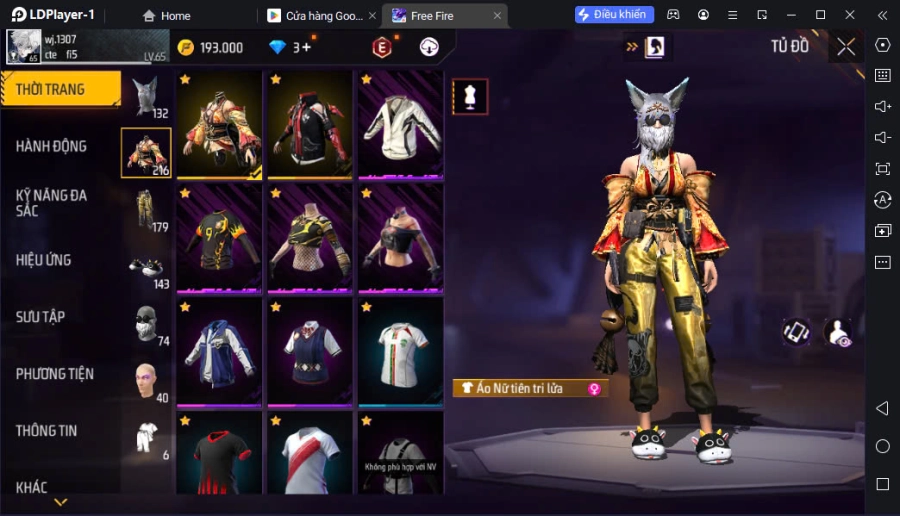
Task: Select the KỸ NĂNG ĐA SẮC category
Action: pyautogui.click(x=51, y=203)
